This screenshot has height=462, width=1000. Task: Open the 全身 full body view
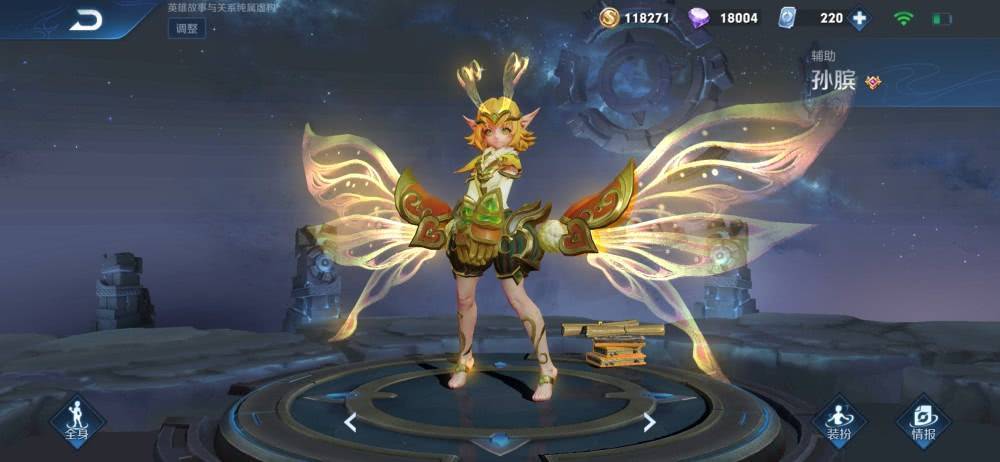tap(77, 420)
